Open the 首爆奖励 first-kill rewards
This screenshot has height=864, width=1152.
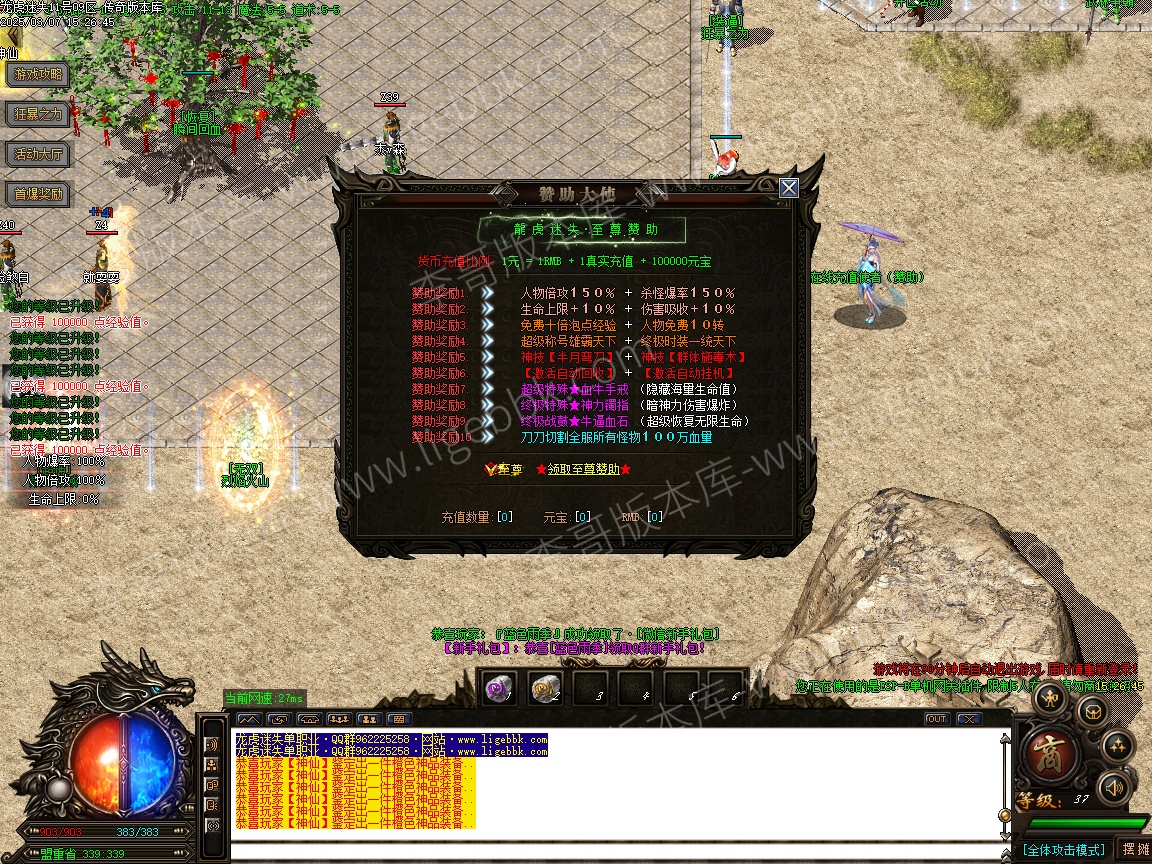[x=39, y=194]
